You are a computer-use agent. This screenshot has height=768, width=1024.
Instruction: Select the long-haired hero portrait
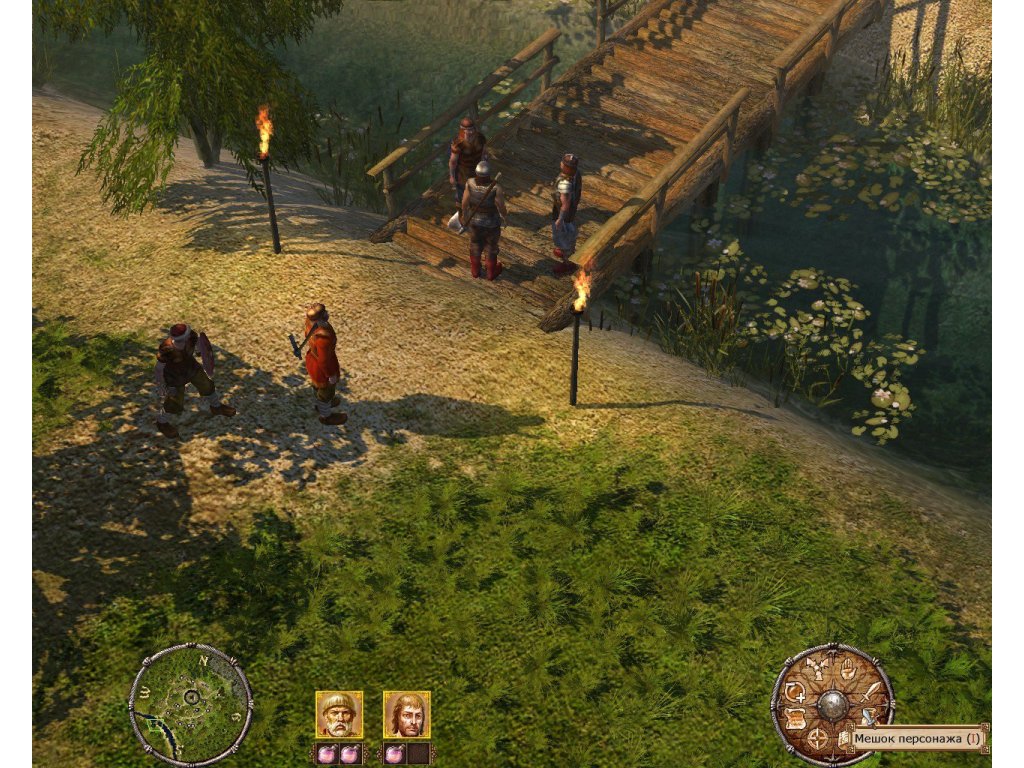[406, 714]
